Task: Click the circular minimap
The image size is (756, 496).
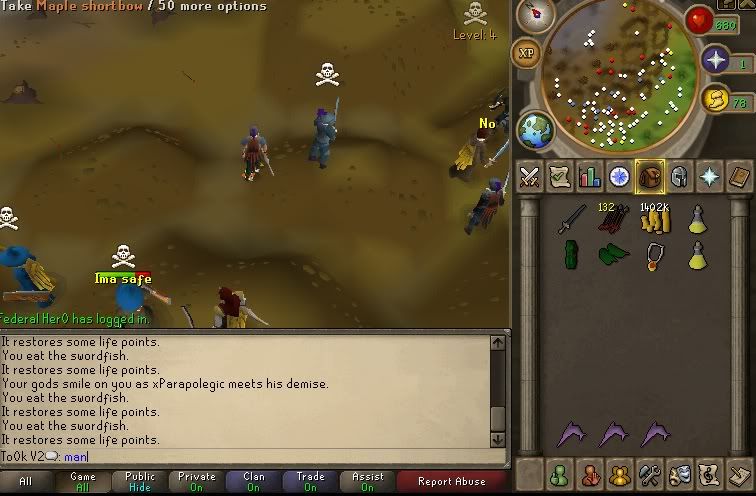Action: pyautogui.click(x=618, y=75)
